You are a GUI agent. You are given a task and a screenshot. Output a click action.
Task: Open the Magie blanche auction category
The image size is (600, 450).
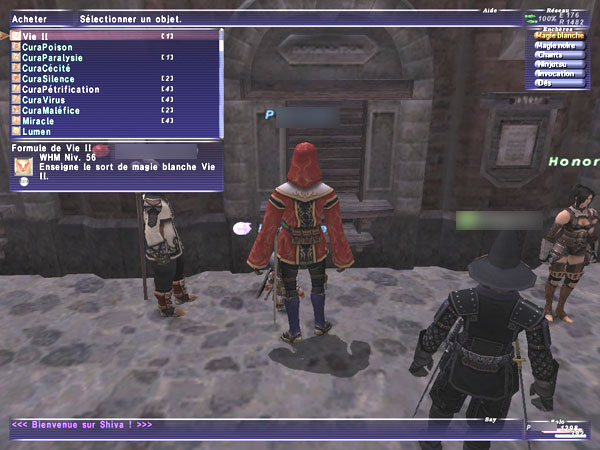(x=560, y=35)
